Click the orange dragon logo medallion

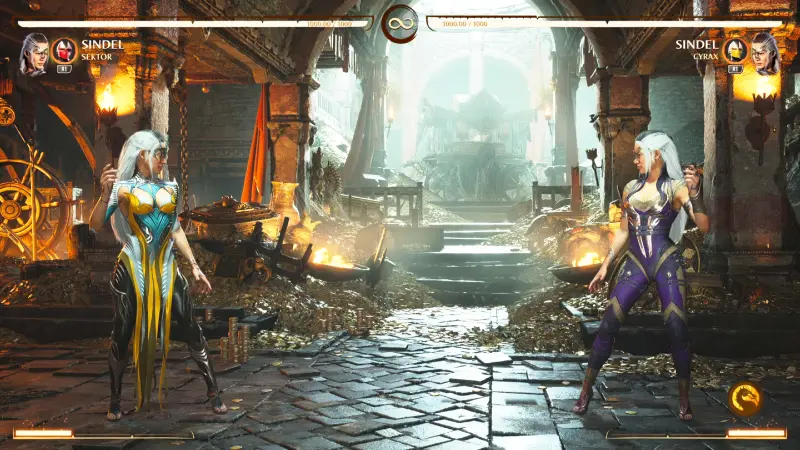tap(743, 399)
